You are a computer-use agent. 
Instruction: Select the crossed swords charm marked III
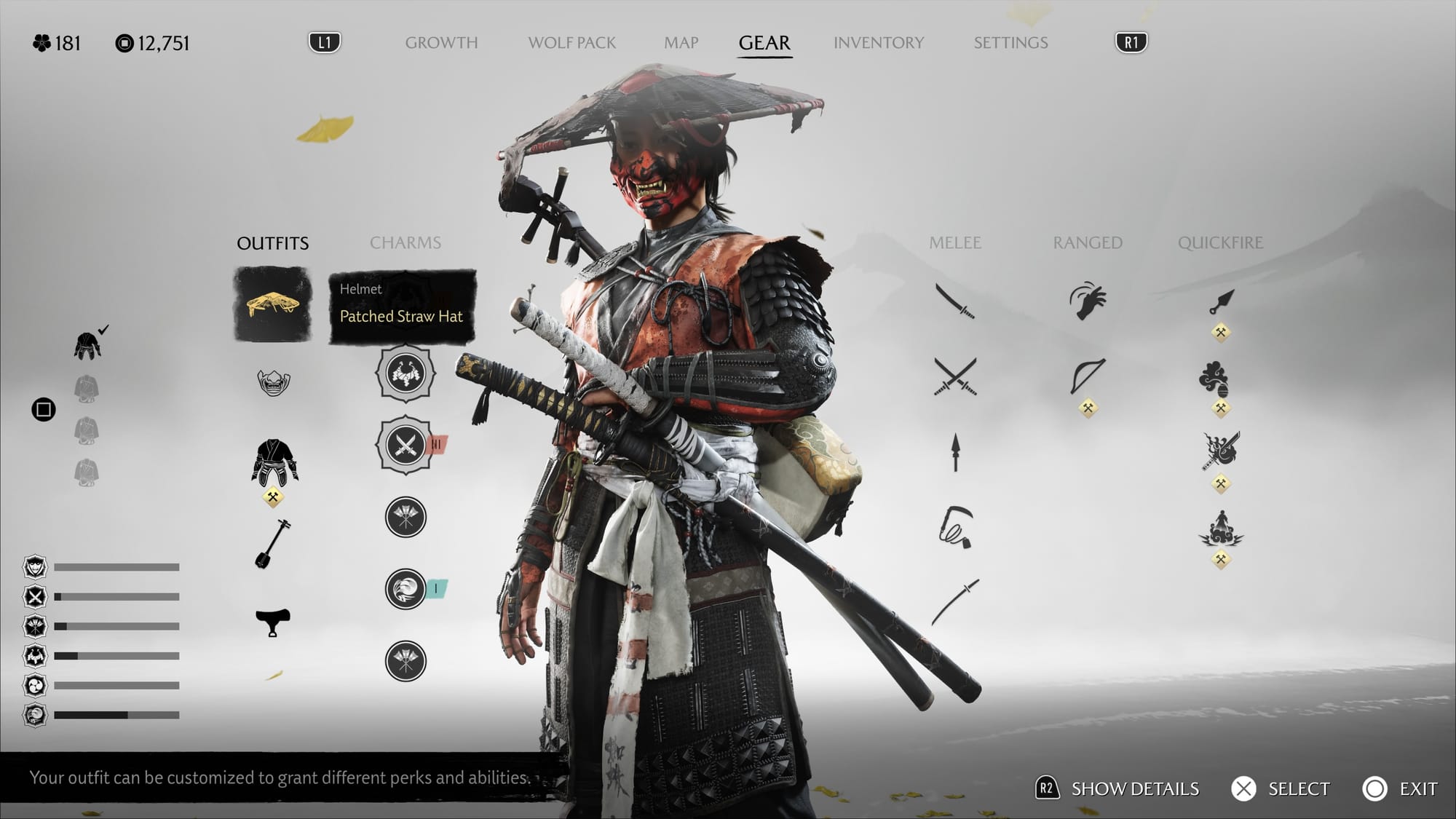[x=405, y=444]
